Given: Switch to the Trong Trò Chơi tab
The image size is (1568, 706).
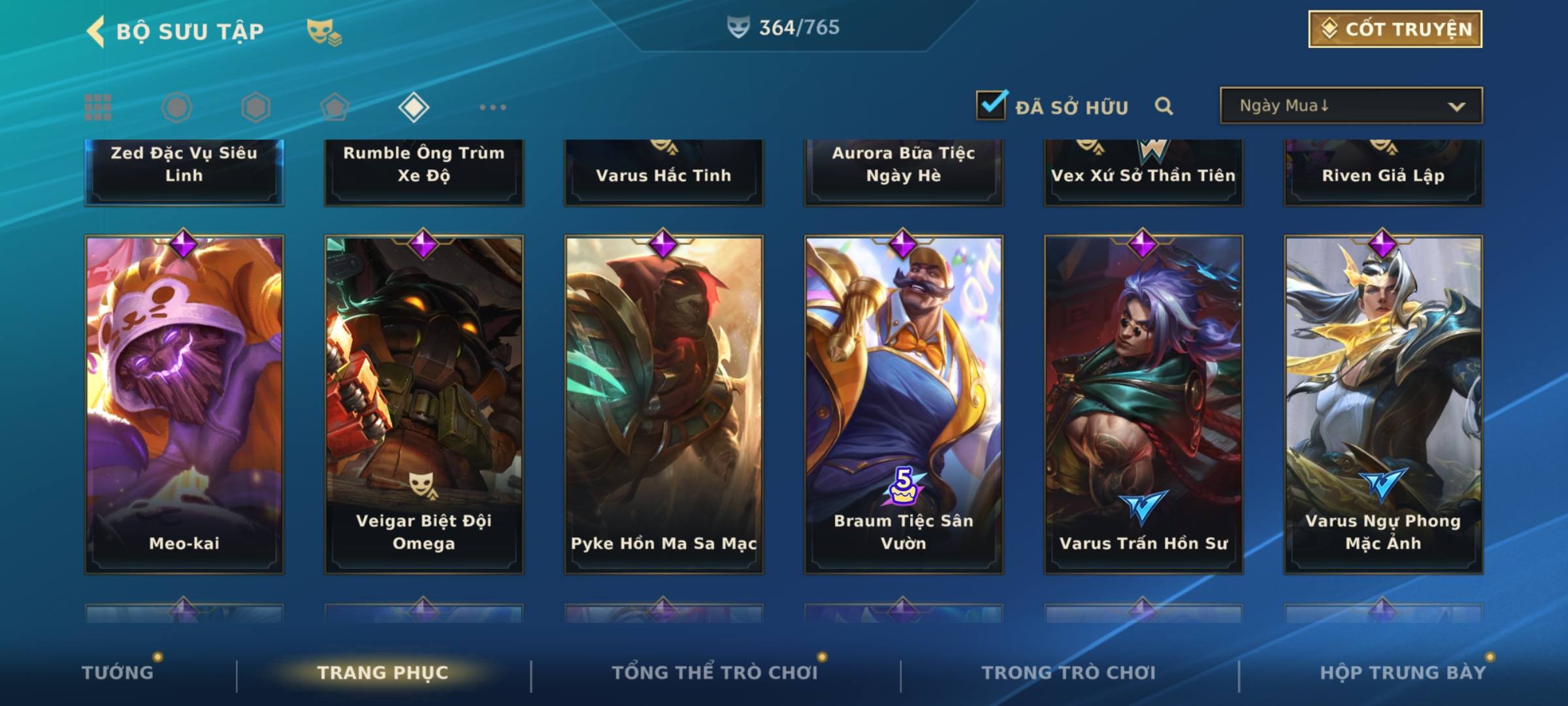Looking at the screenshot, I should coord(1069,673).
